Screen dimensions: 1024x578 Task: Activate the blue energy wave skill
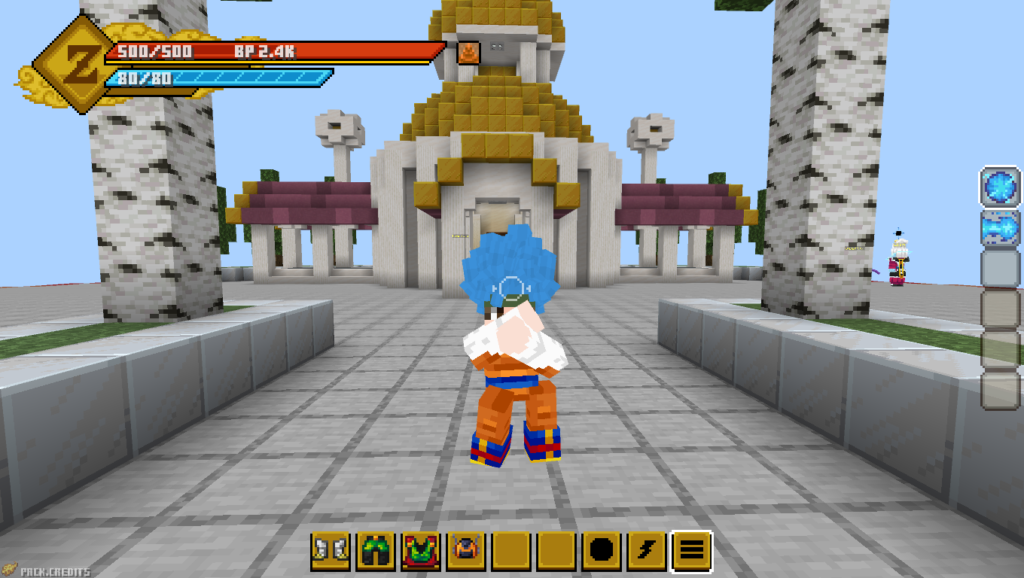(1000, 228)
